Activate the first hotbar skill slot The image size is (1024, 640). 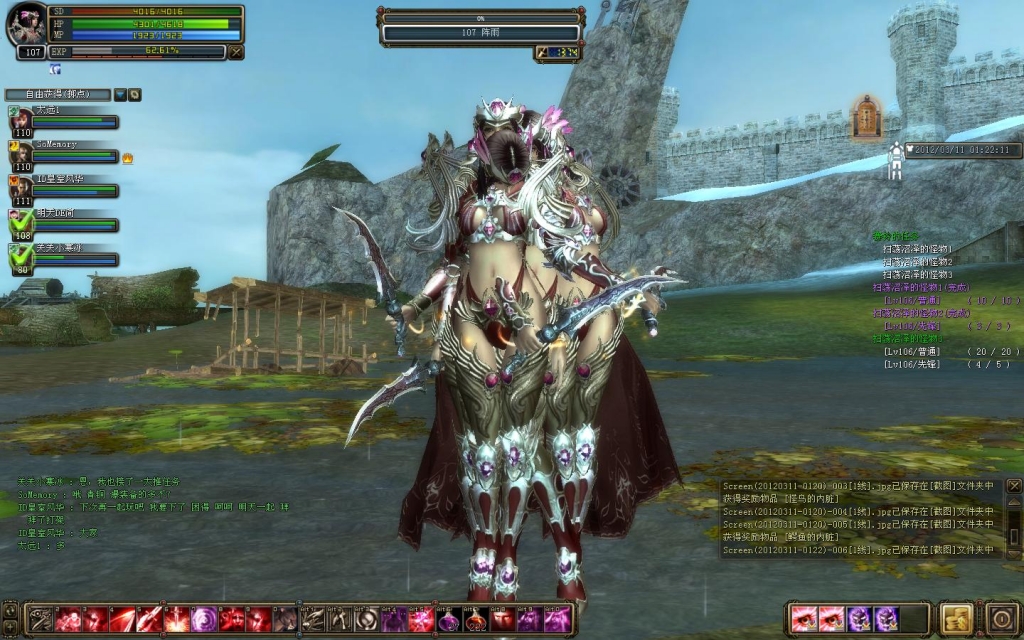tap(39, 619)
